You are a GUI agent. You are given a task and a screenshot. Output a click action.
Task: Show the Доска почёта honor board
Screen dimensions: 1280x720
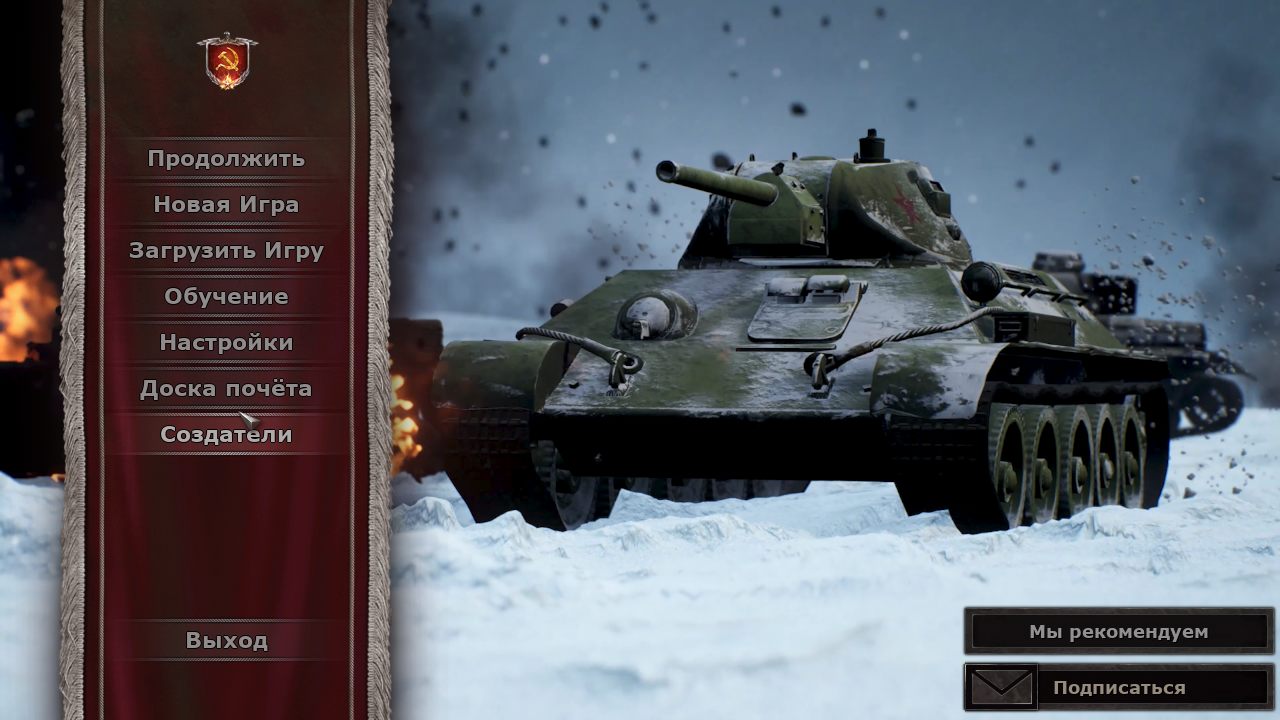226,389
